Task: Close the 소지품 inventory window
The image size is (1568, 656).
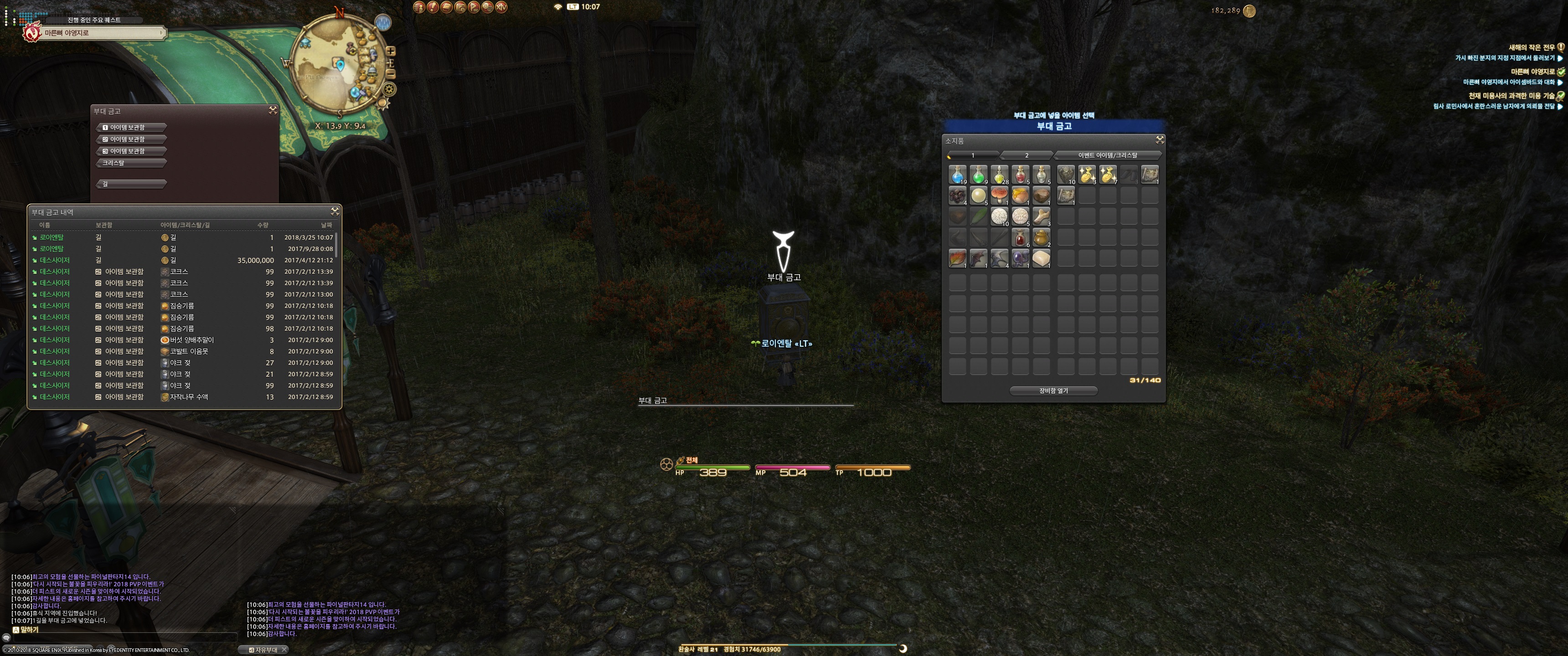Action: [x=1160, y=140]
